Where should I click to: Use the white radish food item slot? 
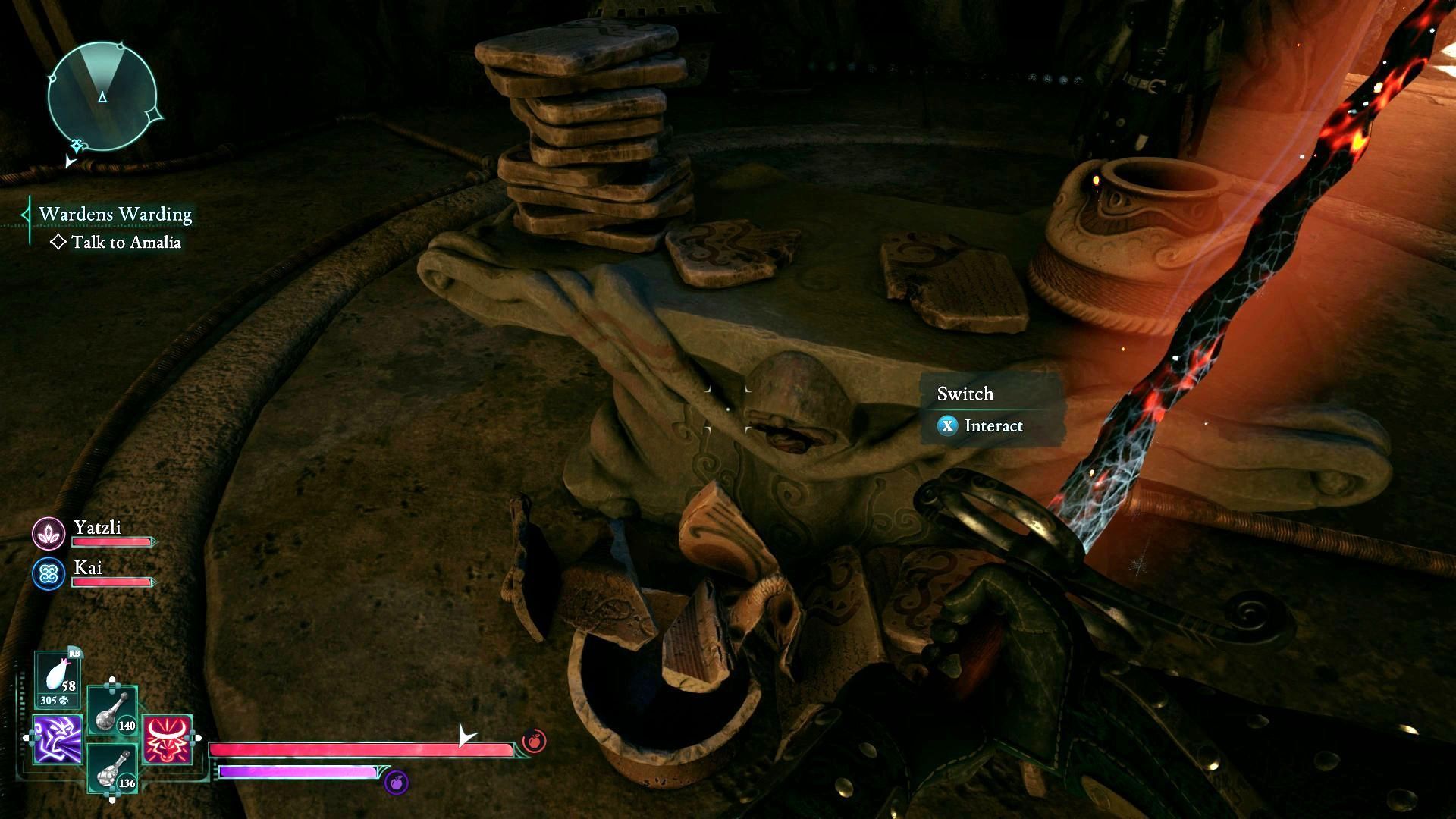click(x=58, y=677)
